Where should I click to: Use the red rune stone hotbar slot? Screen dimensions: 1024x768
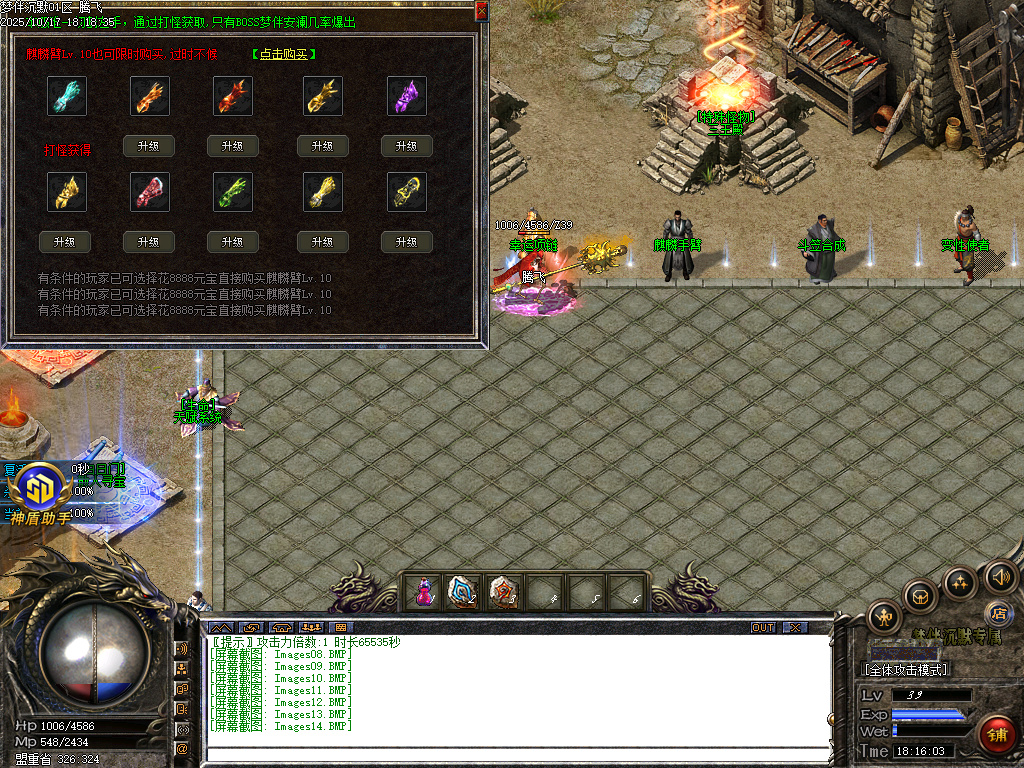coord(503,592)
